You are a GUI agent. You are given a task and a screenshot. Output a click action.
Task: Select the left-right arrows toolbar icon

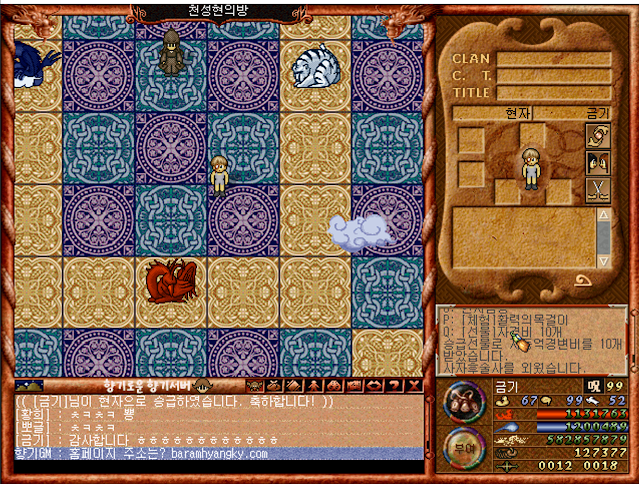(x=373, y=385)
